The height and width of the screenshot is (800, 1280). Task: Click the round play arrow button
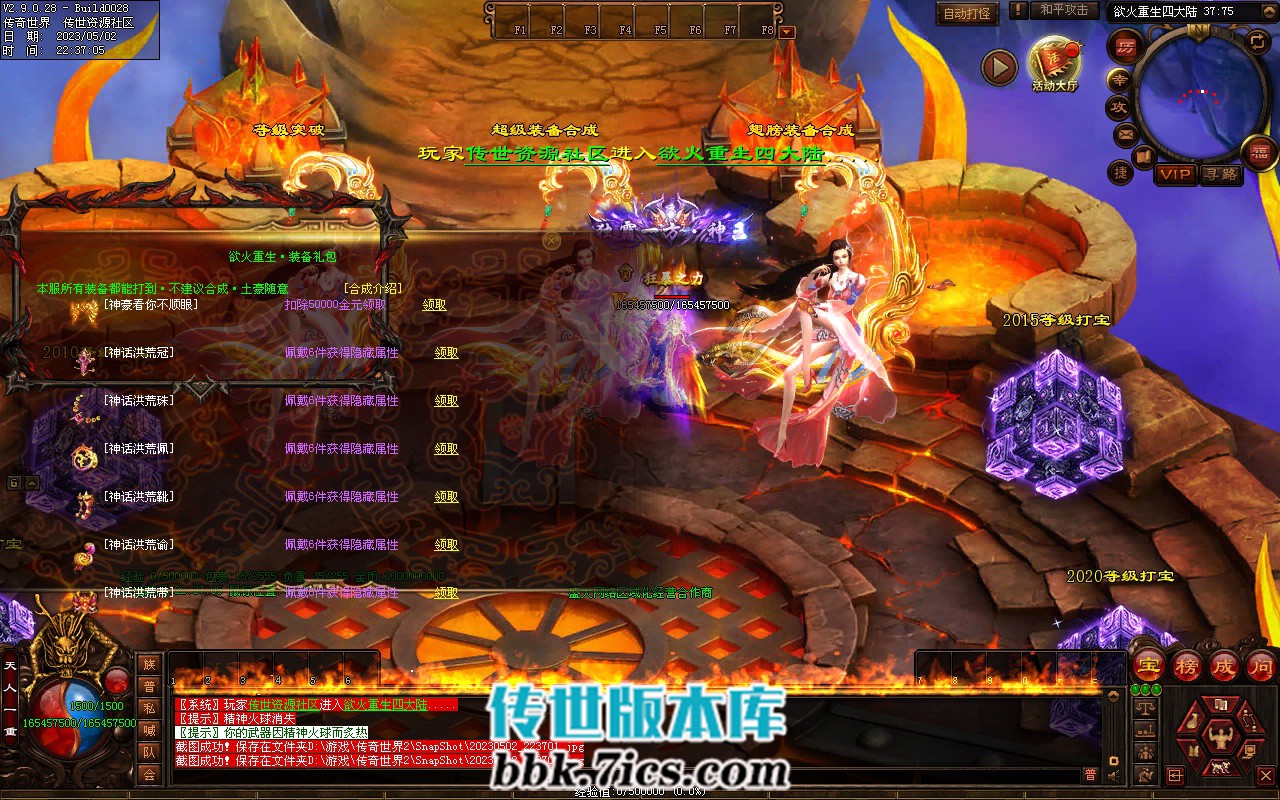(x=998, y=67)
